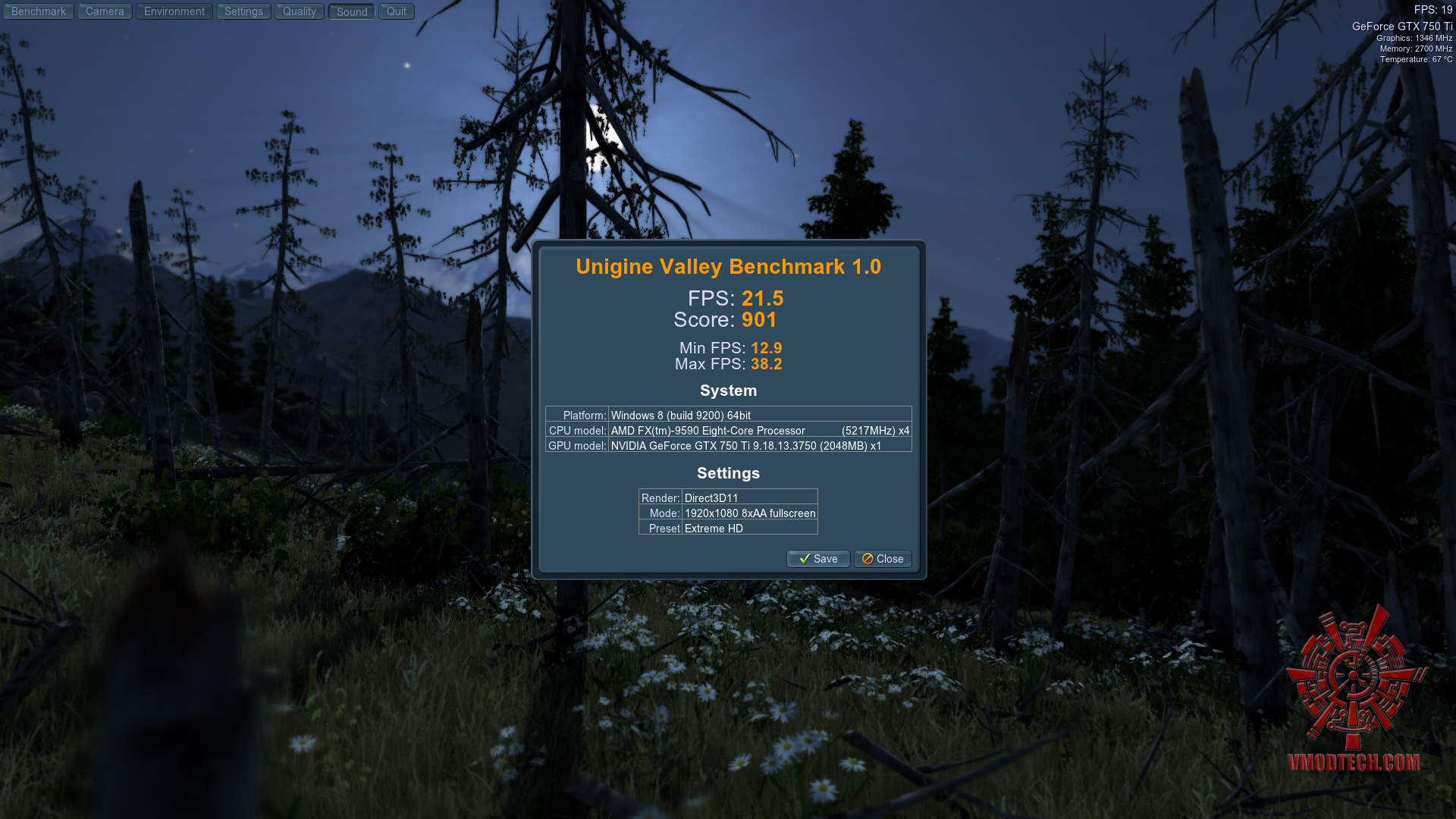
Task: Toggle the Sound button
Action: pos(352,11)
